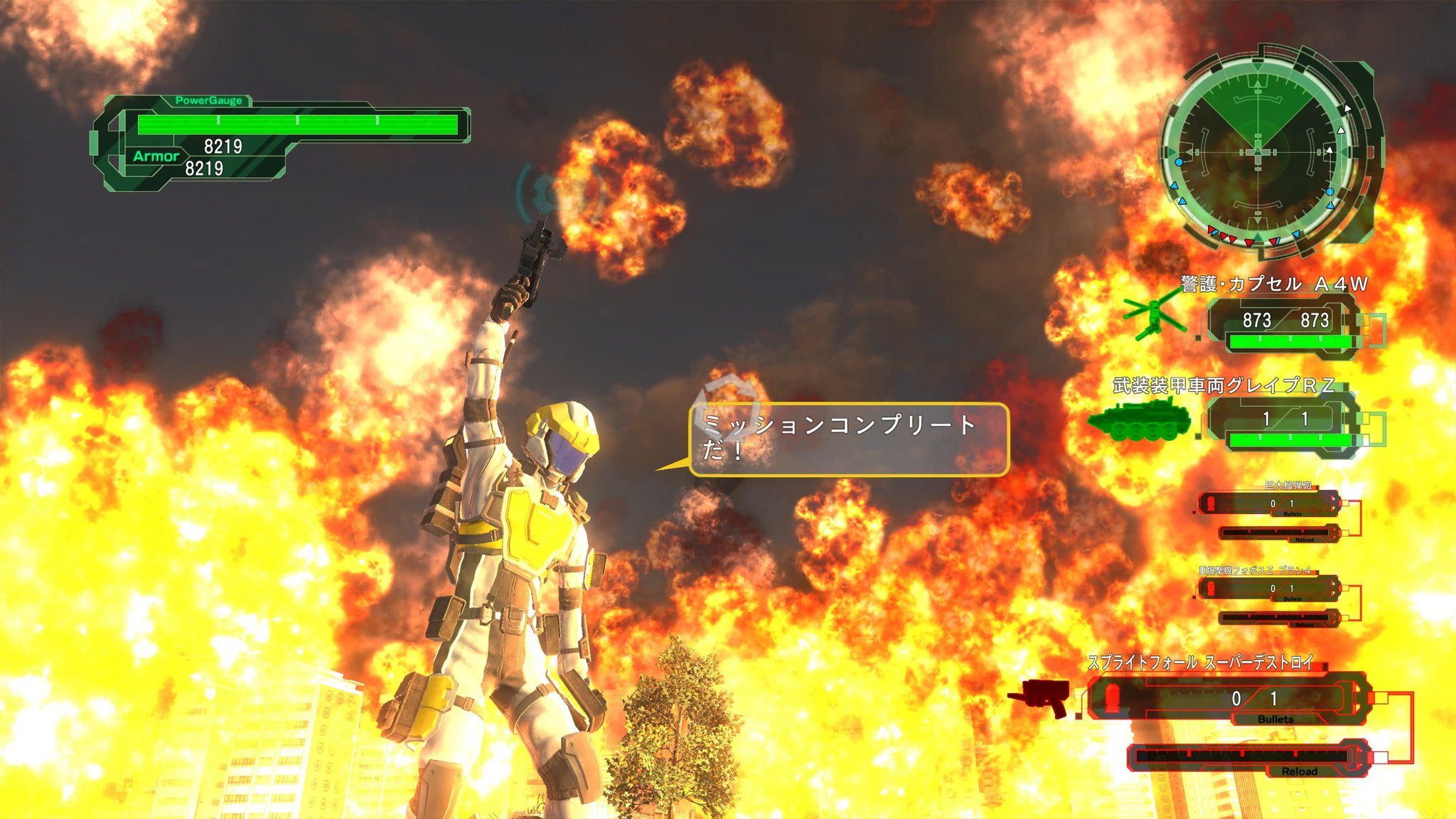Choose the red laser designator gun icon

coord(1040,696)
